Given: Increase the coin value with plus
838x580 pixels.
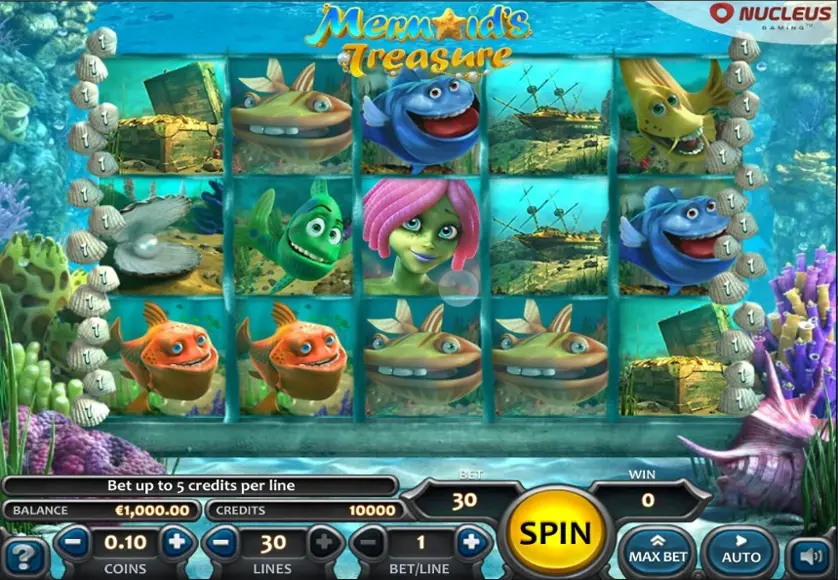Looking at the screenshot, I should (176, 543).
